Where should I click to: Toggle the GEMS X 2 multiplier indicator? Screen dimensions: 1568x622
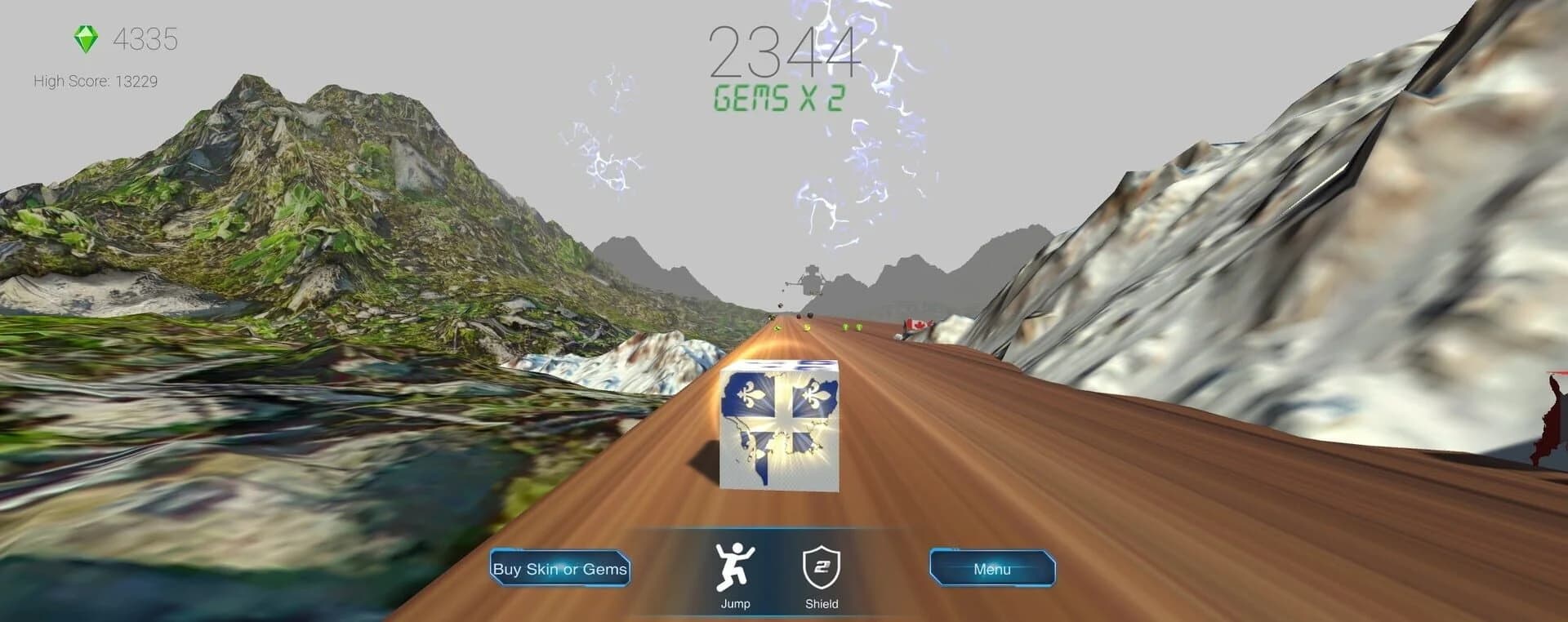click(x=777, y=98)
